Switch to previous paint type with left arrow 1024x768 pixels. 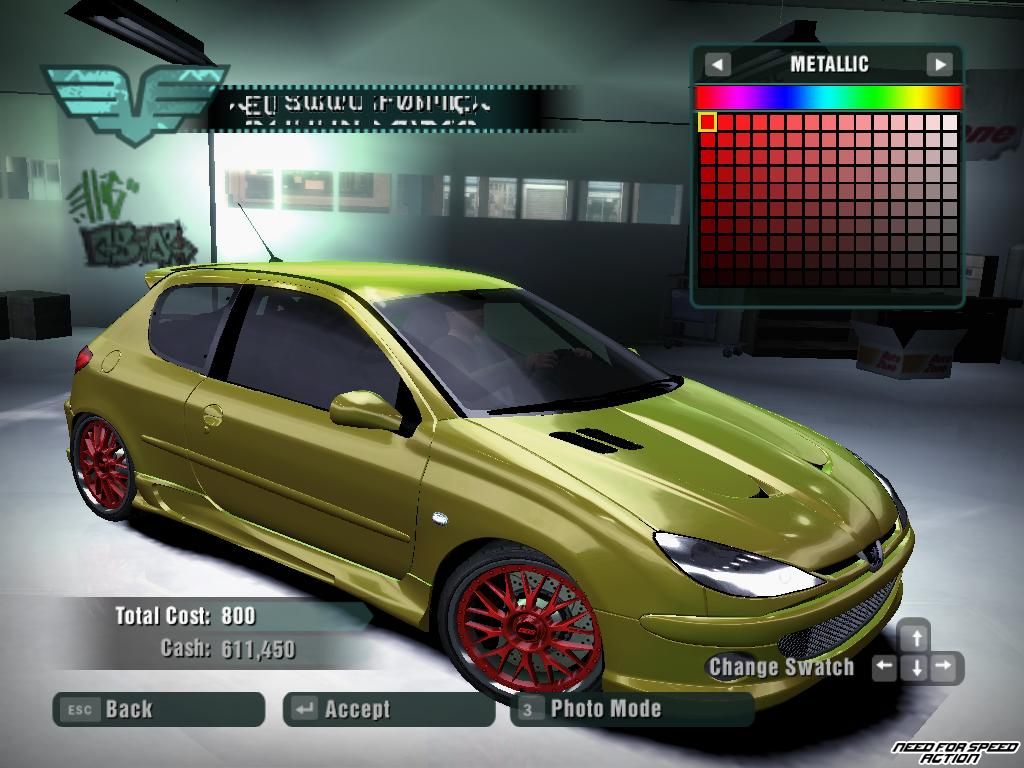click(x=717, y=65)
